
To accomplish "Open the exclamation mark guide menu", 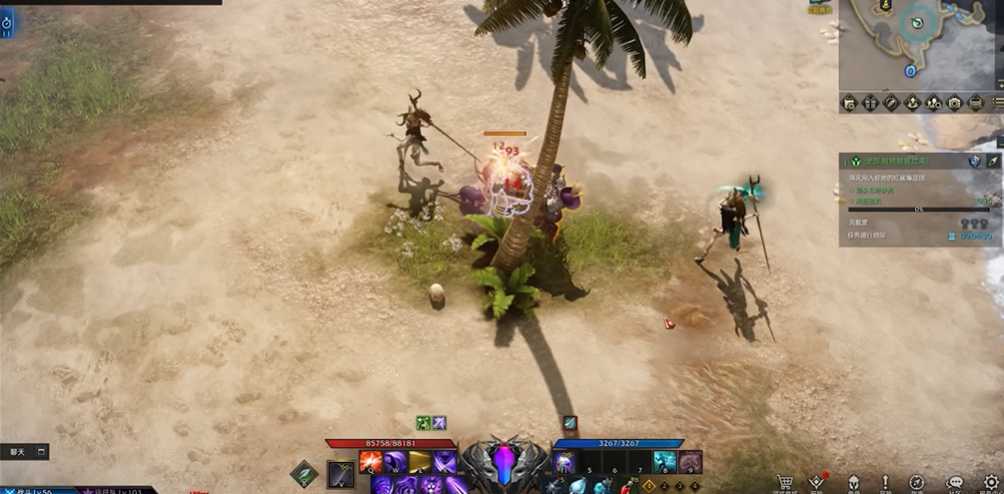I will pos(885,483).
